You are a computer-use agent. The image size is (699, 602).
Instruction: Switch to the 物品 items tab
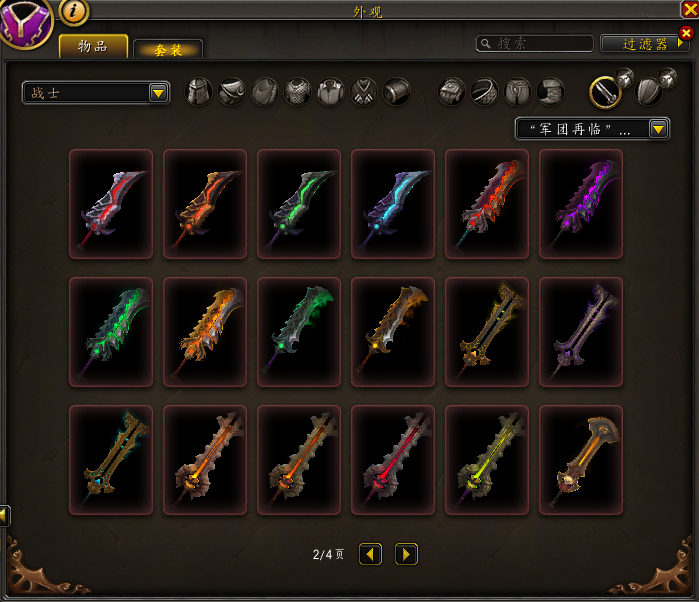click(93, 46)
